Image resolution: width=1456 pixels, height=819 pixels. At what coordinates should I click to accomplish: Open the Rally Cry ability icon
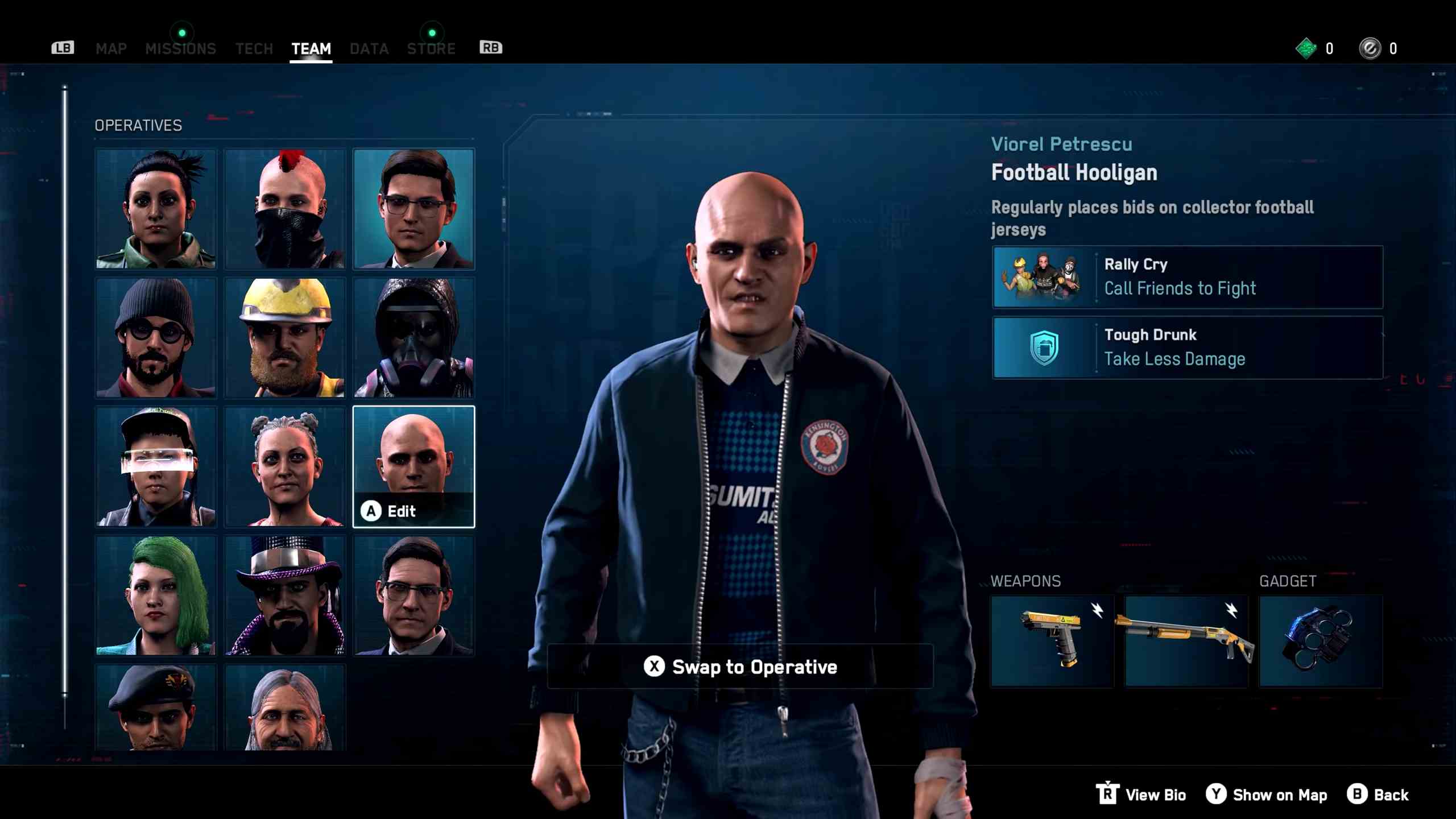(1044, 277)
